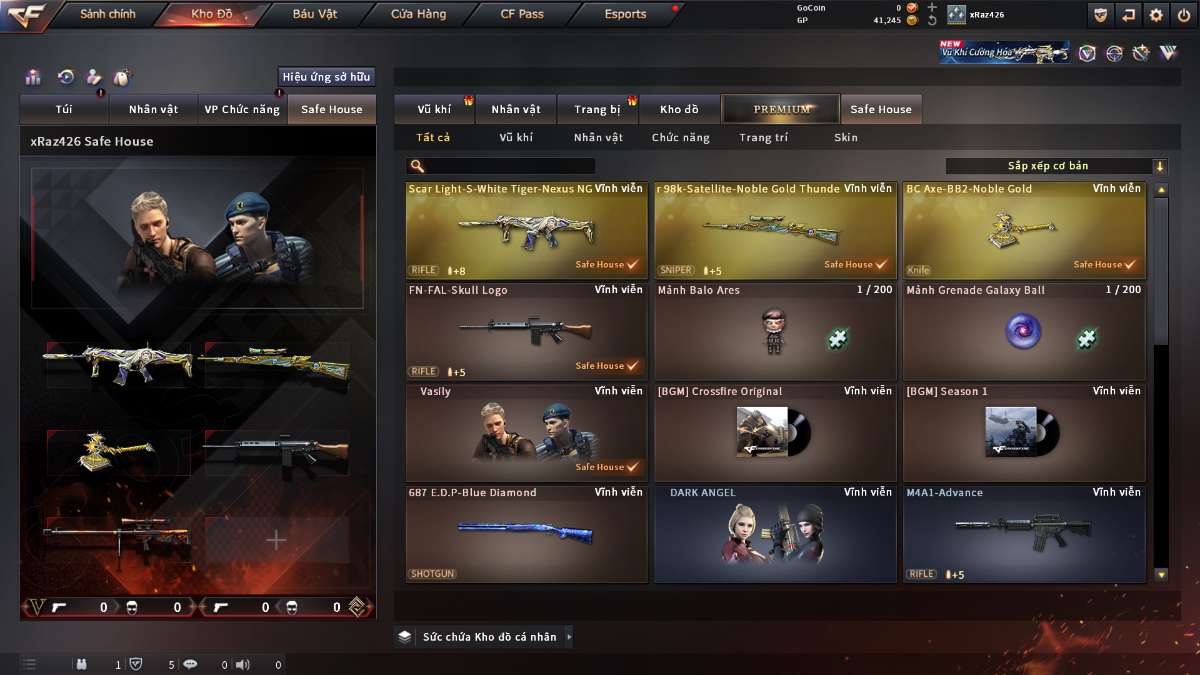Filter items by Trang trí category
Image resolution: width=1200 pixels, height=675 pixels.
coord(763,138)
